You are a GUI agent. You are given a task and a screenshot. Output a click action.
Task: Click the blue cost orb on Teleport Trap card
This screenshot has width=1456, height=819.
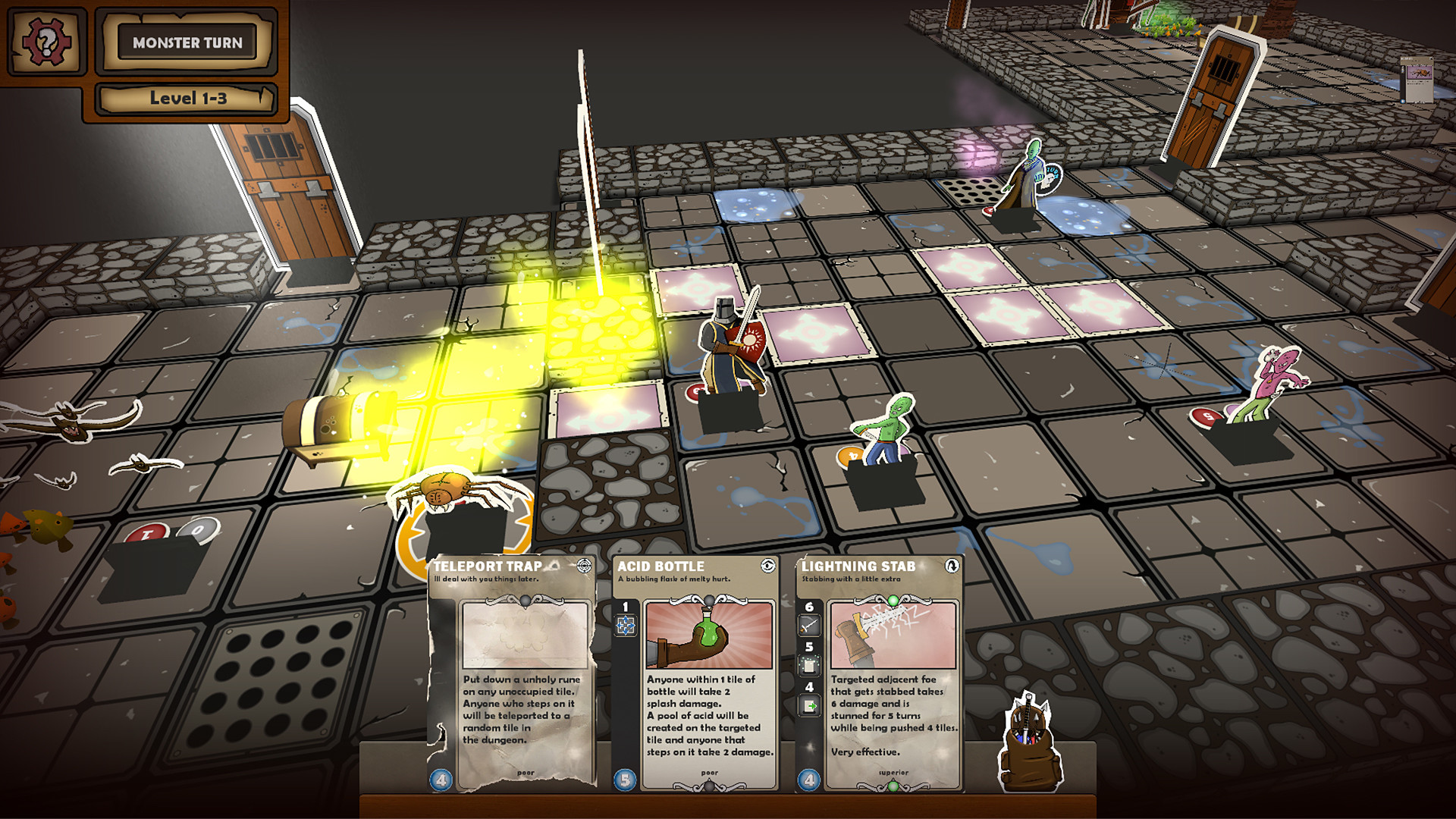[441, 780]
